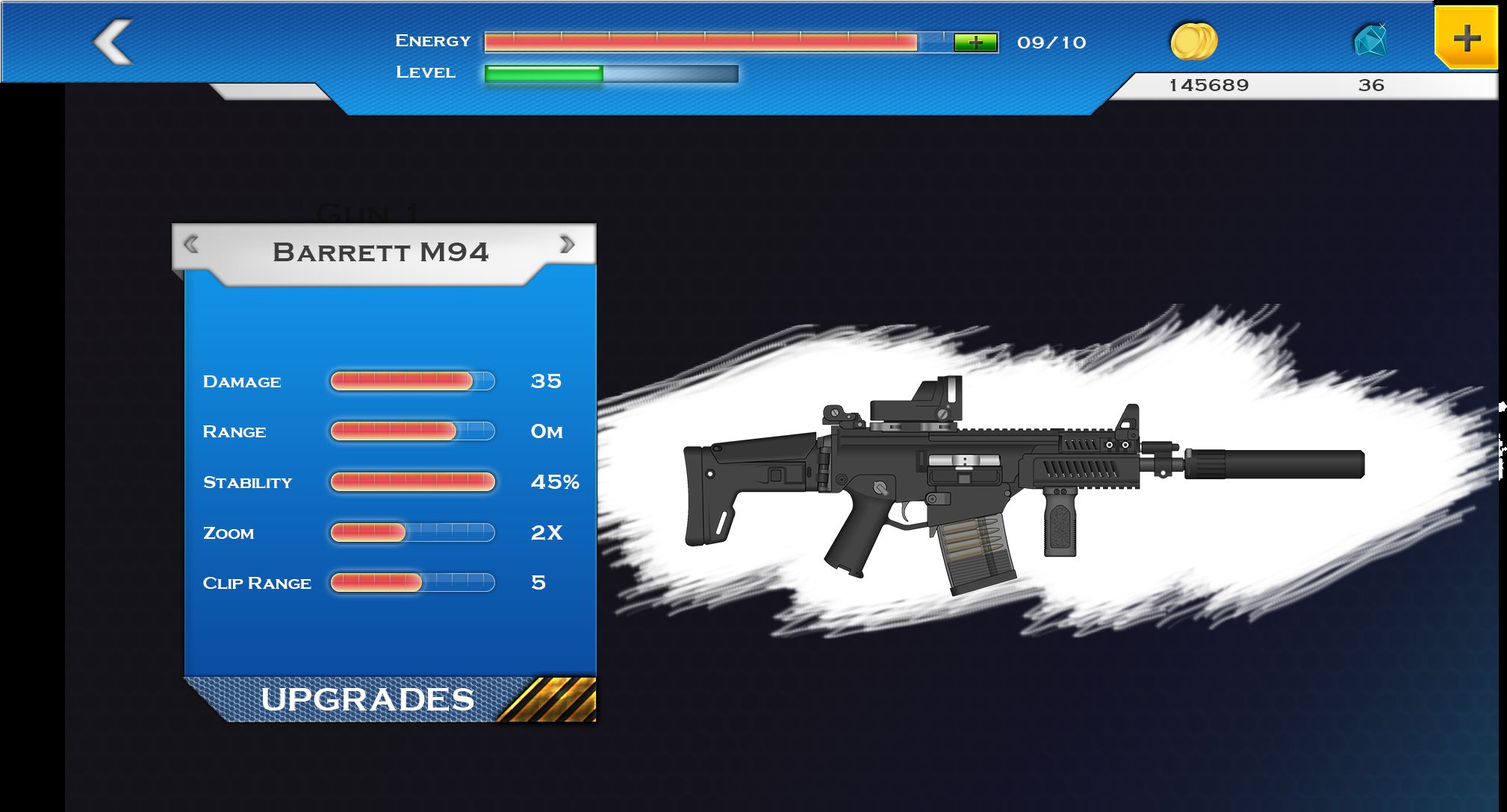This screenshot has width=1507, height=812.
Task: Switch to the previous gun
Action: (x=191, y=244)
